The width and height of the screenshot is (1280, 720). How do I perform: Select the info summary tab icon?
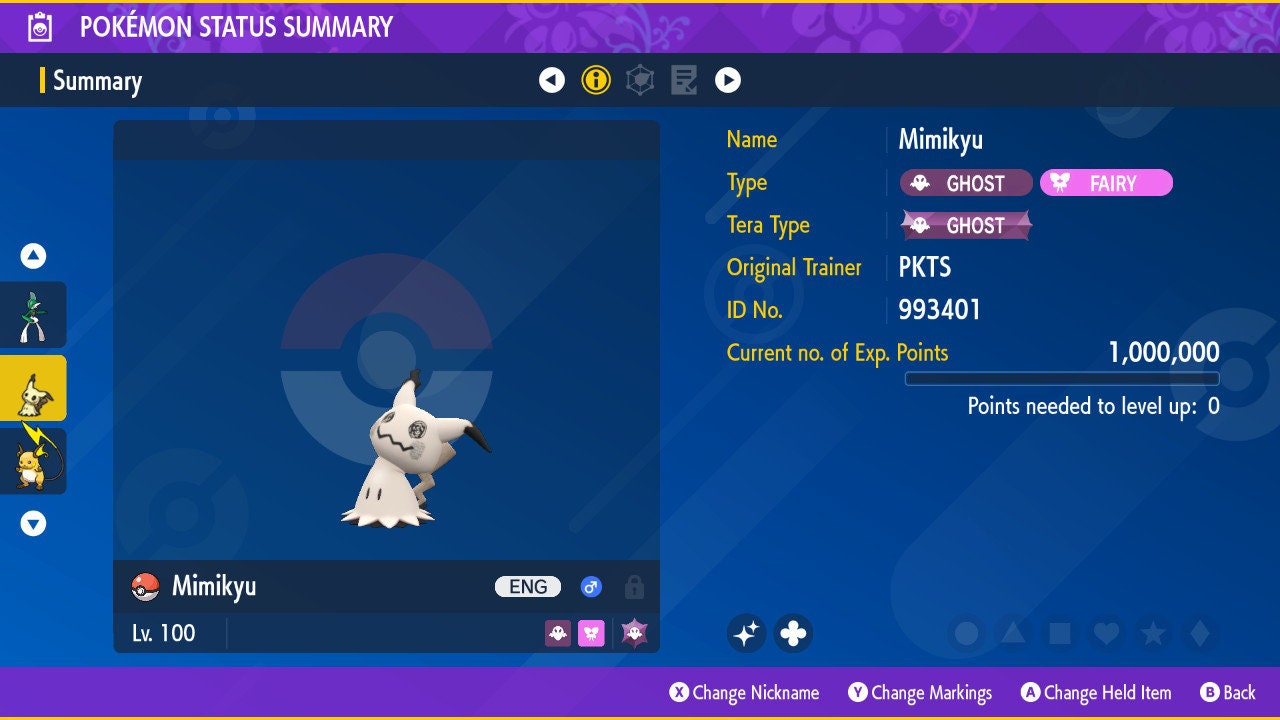(596, 80)
